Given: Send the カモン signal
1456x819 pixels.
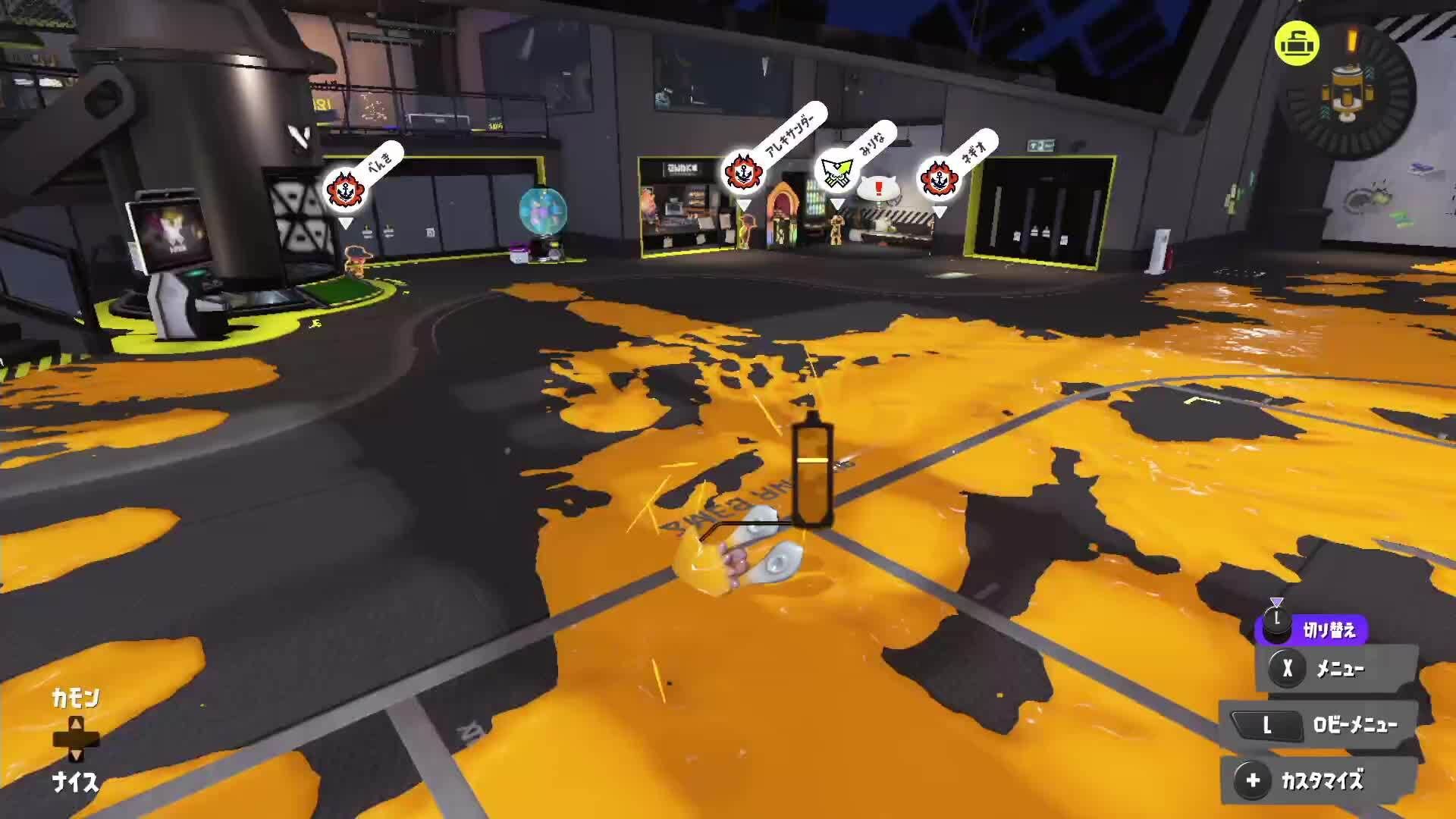Looking at the screenshot, I should tap(75, 698).
